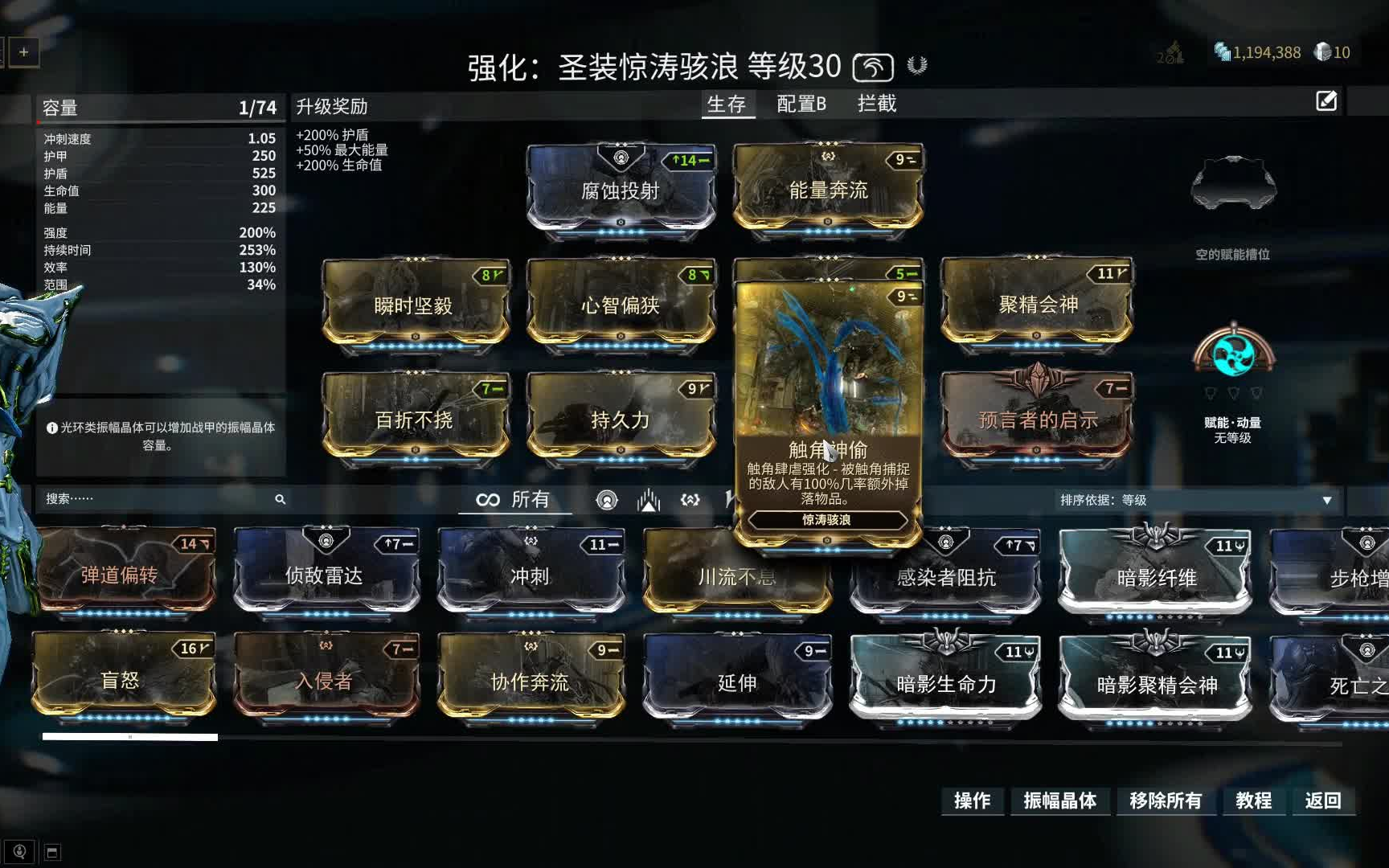Click the magnifier icon in the search bar
Screen dimensions: 1389x868
pos(280,499)
